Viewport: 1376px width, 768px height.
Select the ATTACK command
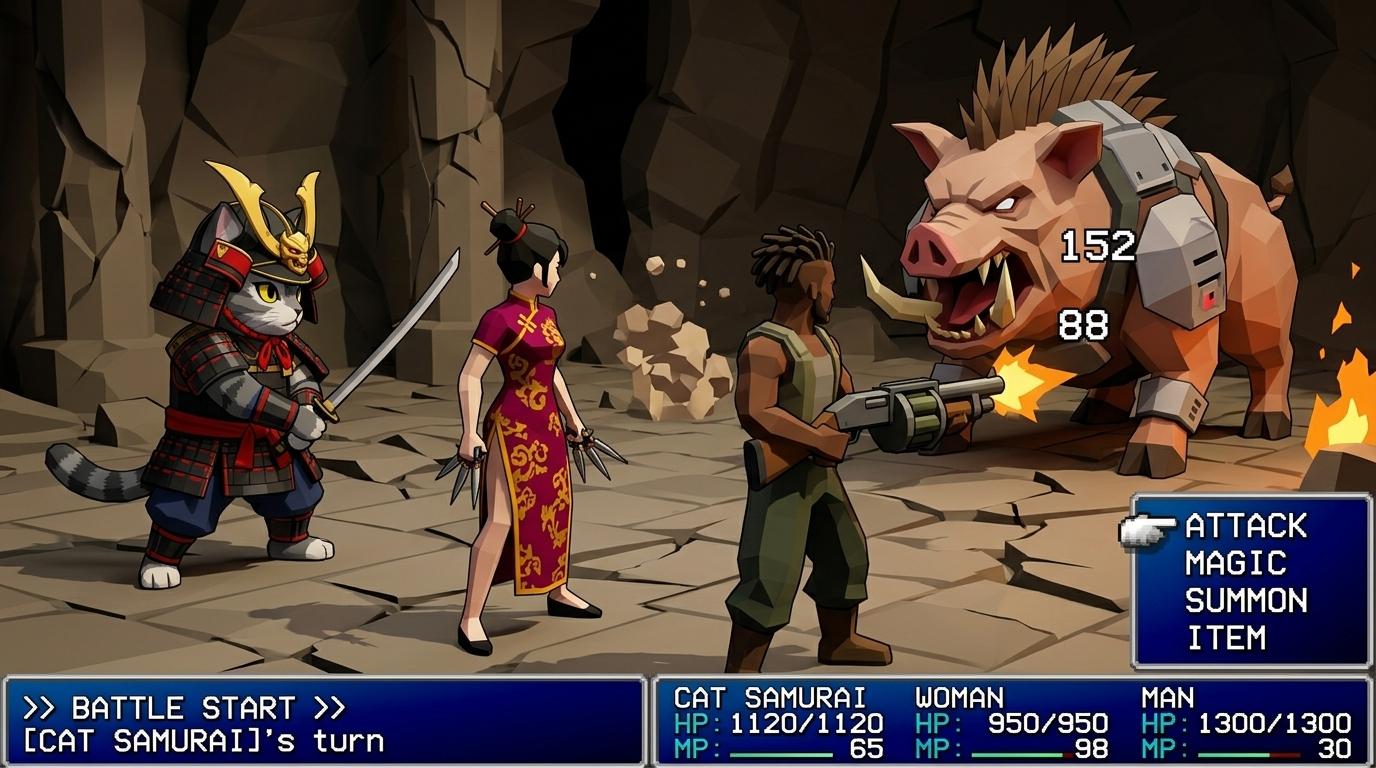pyautogui.click(x=1246, y=526)
